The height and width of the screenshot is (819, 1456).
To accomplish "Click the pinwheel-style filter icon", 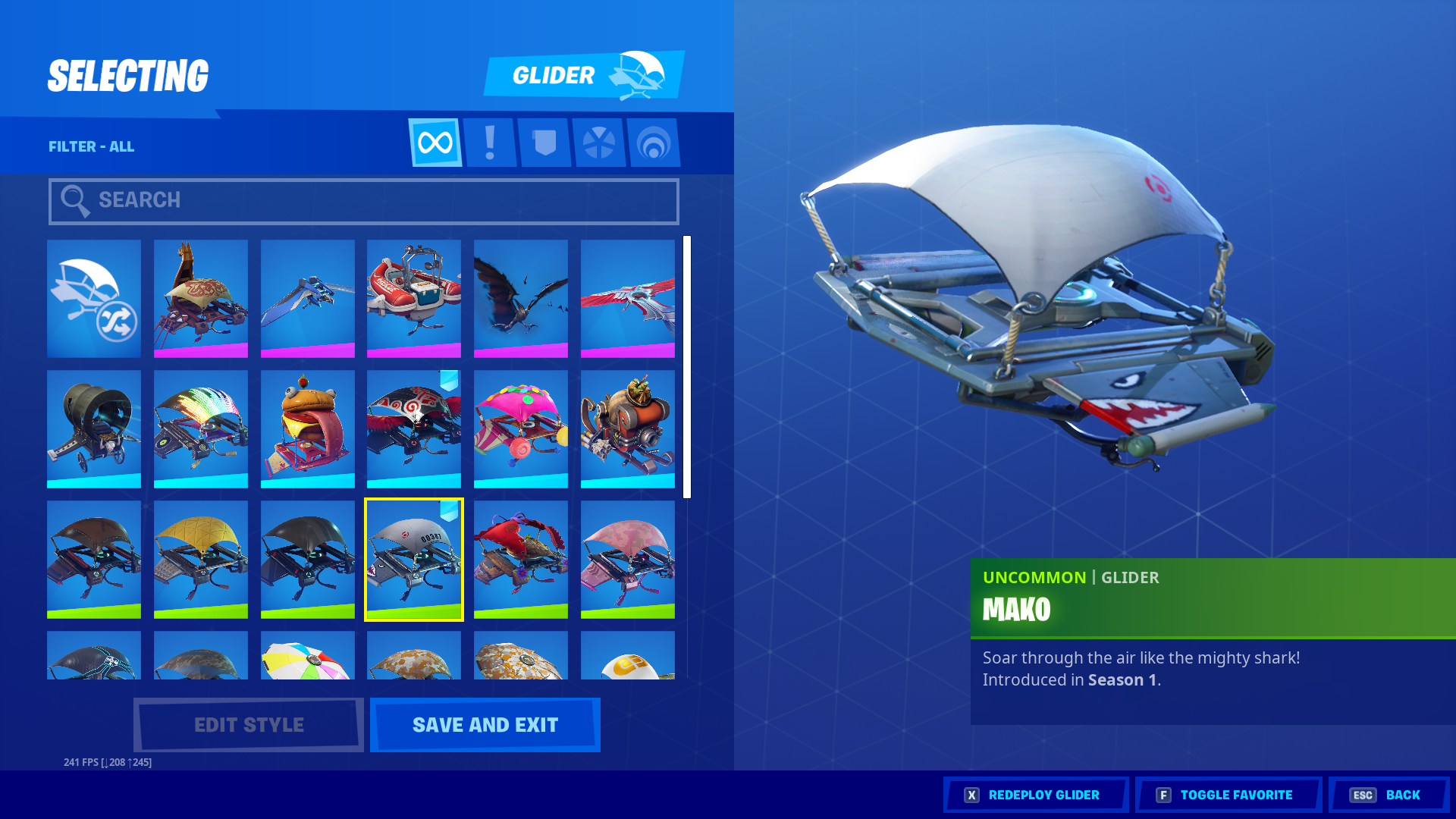I will click(x=599, y=142).
